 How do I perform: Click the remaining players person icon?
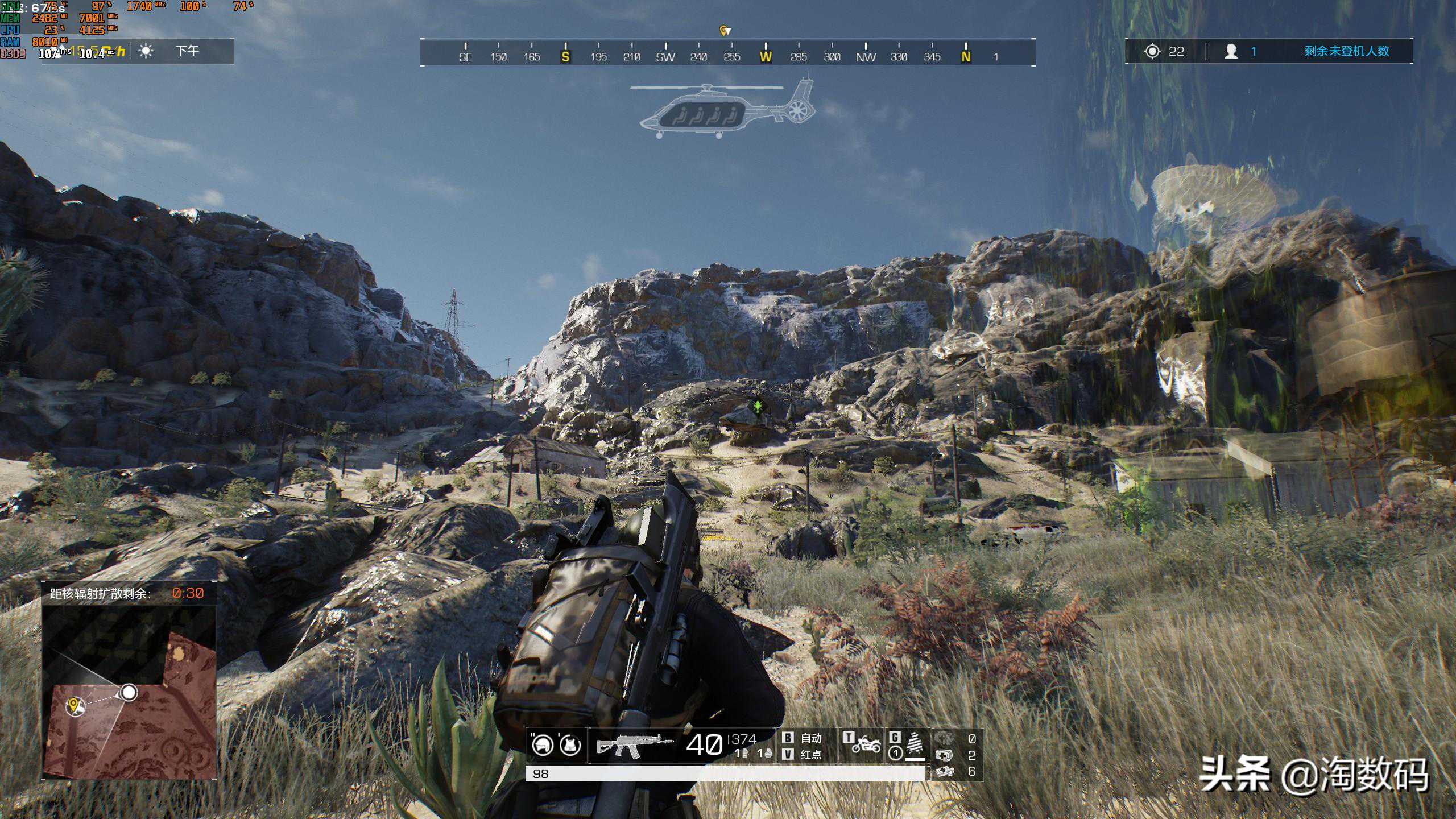[1231, 52]
